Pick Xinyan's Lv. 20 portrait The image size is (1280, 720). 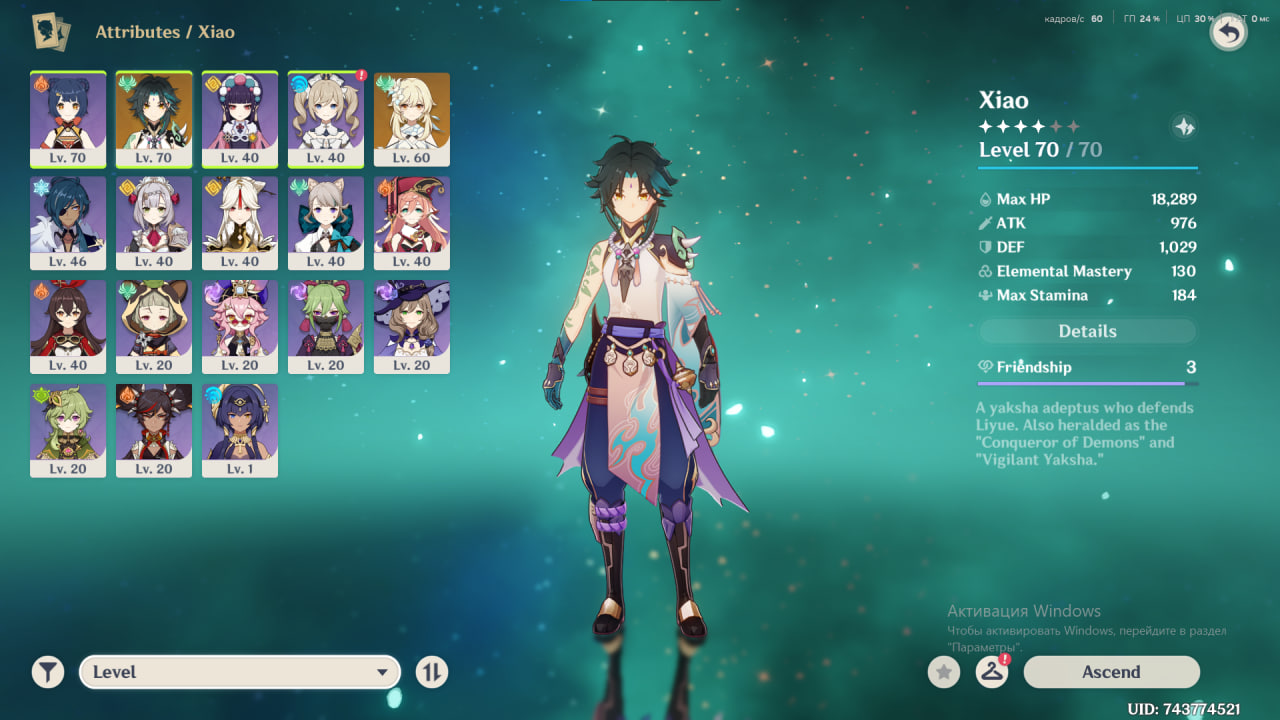click(x=154, y=430)
